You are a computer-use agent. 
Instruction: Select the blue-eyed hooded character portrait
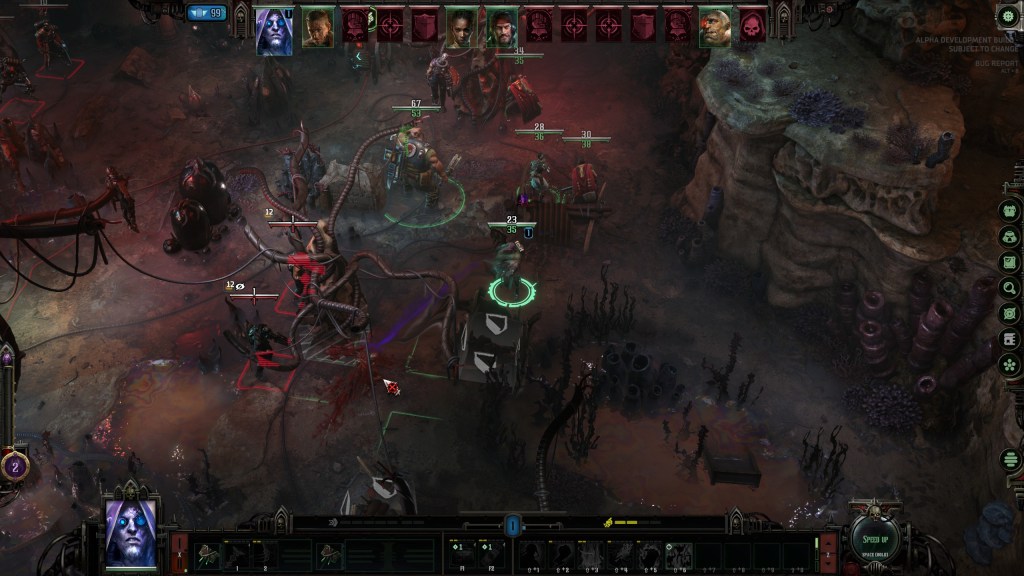[x=130, y=530]
